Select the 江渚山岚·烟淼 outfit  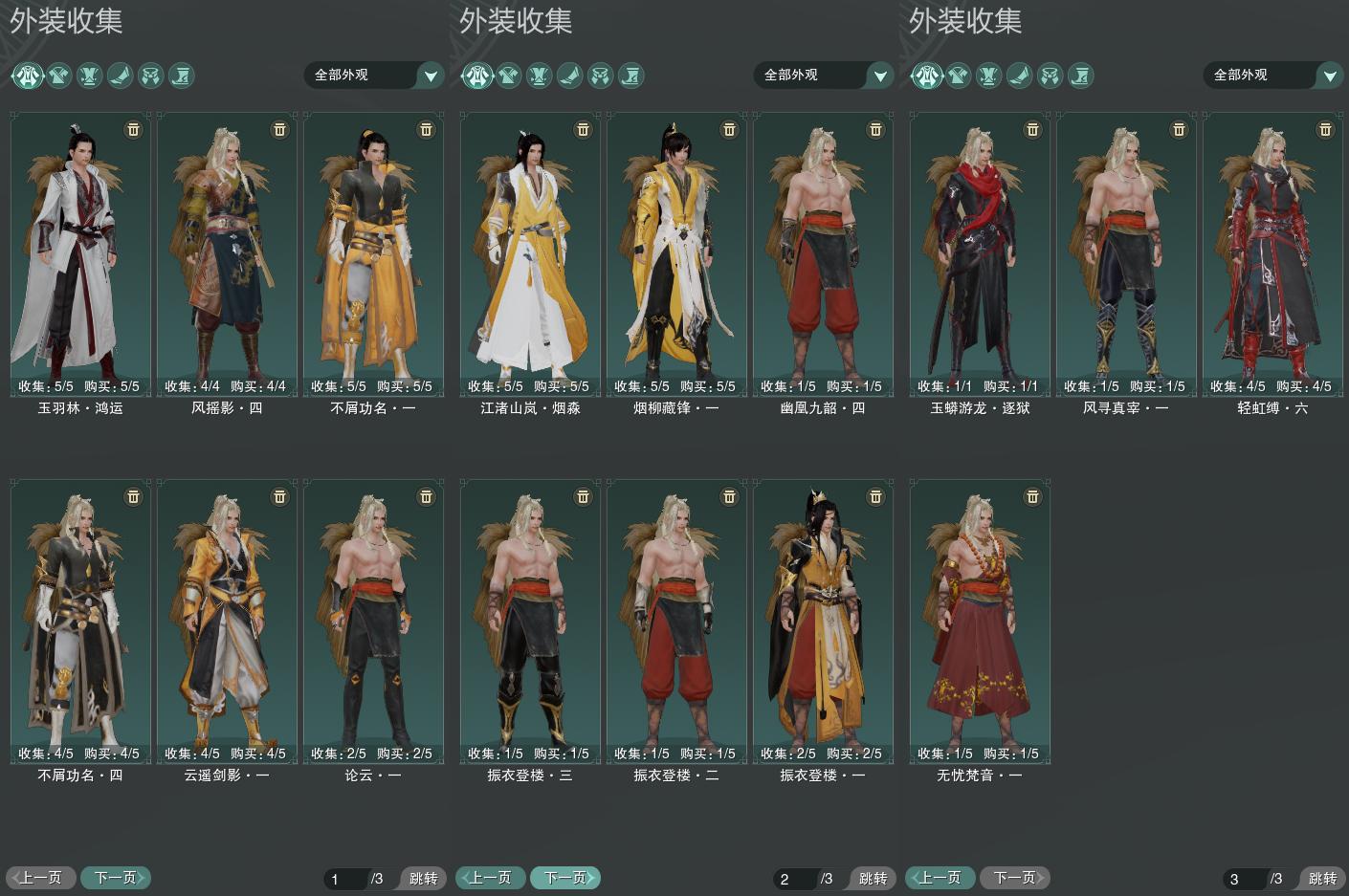(x=530, y=253)
